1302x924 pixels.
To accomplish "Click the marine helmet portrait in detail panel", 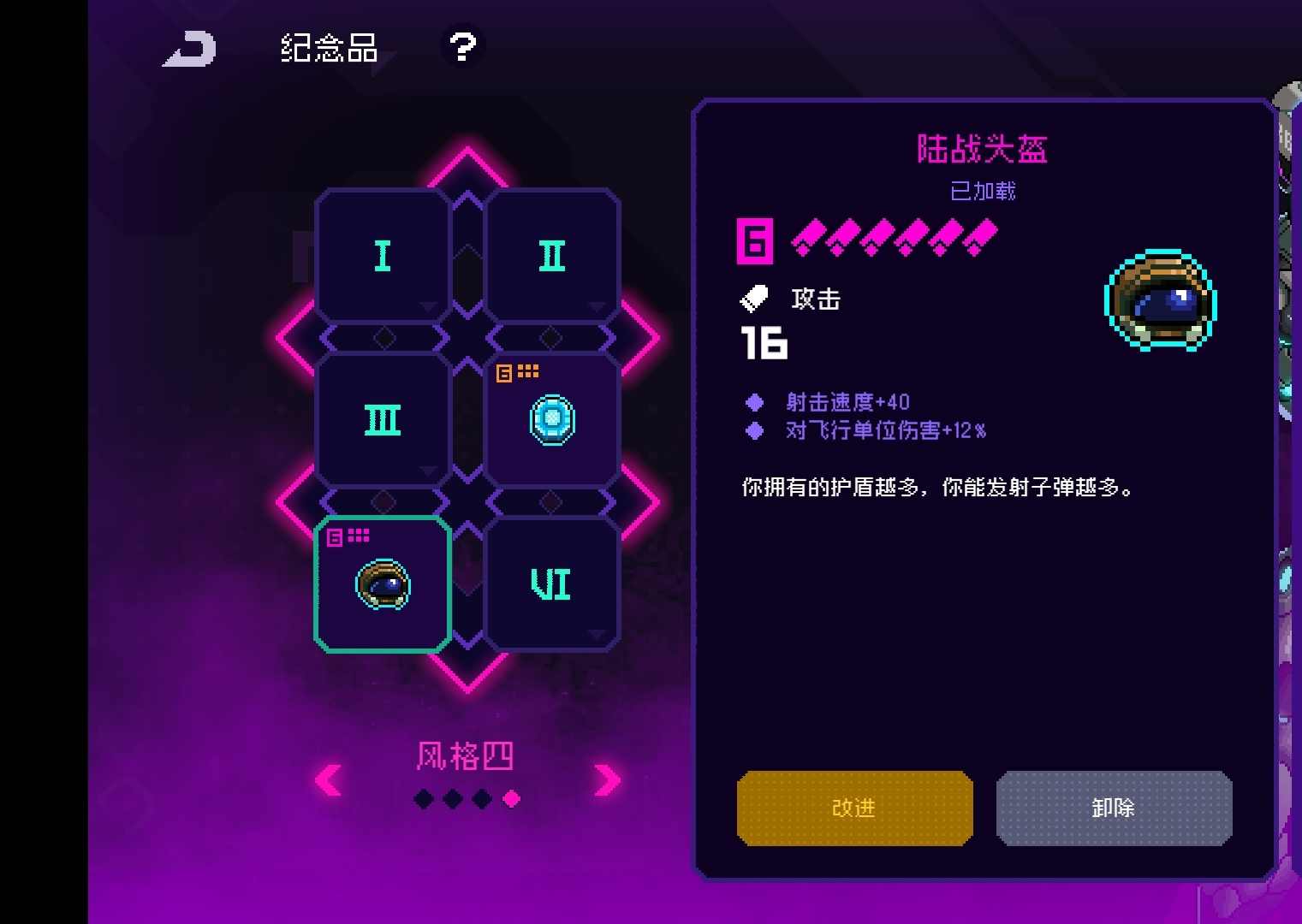I will [1158, 301].
